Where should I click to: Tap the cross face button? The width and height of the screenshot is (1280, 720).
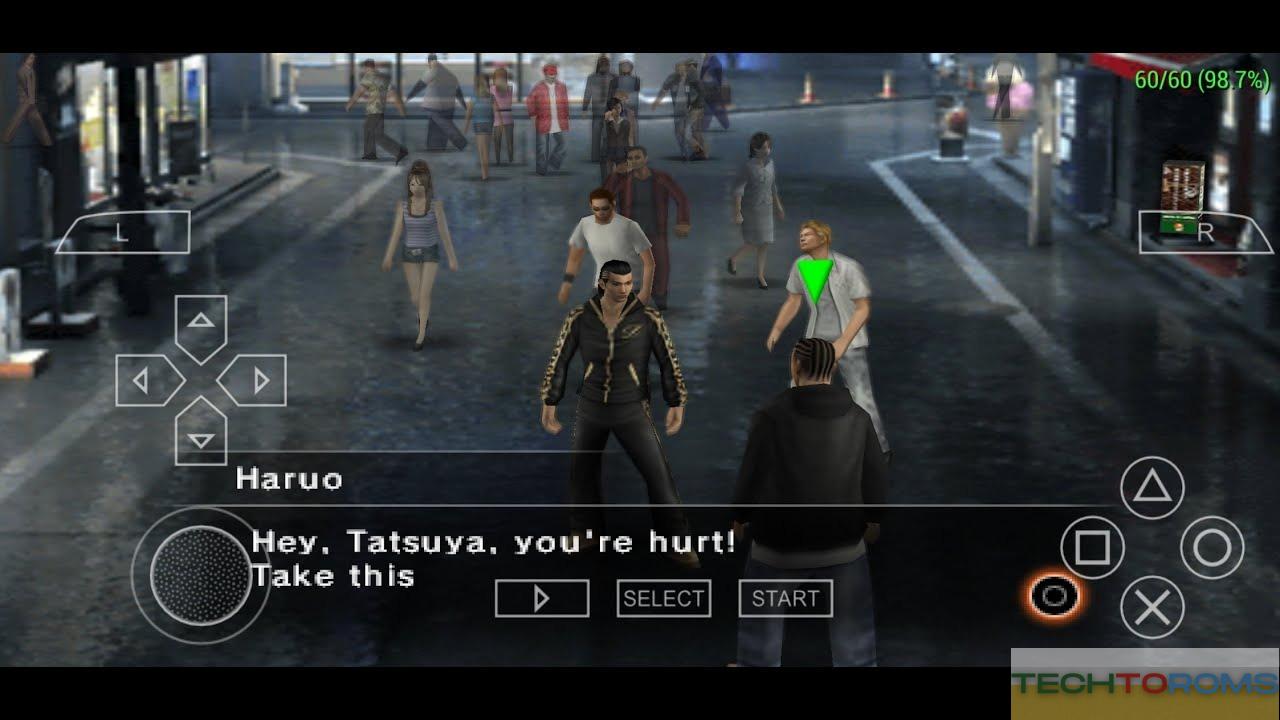[1152, 607]
